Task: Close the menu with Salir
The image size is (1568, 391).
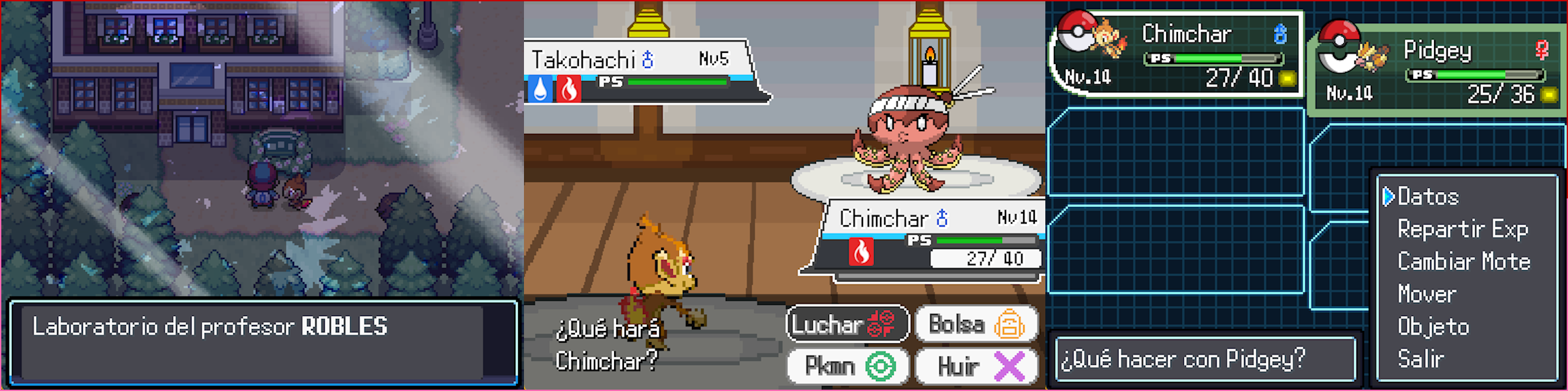Action: tap(1420, 359)
